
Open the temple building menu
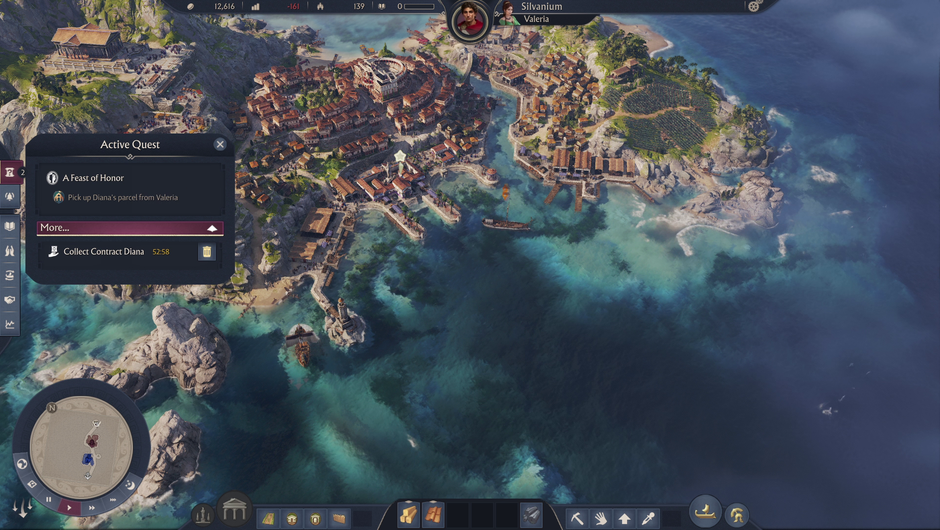pos(234,511)
